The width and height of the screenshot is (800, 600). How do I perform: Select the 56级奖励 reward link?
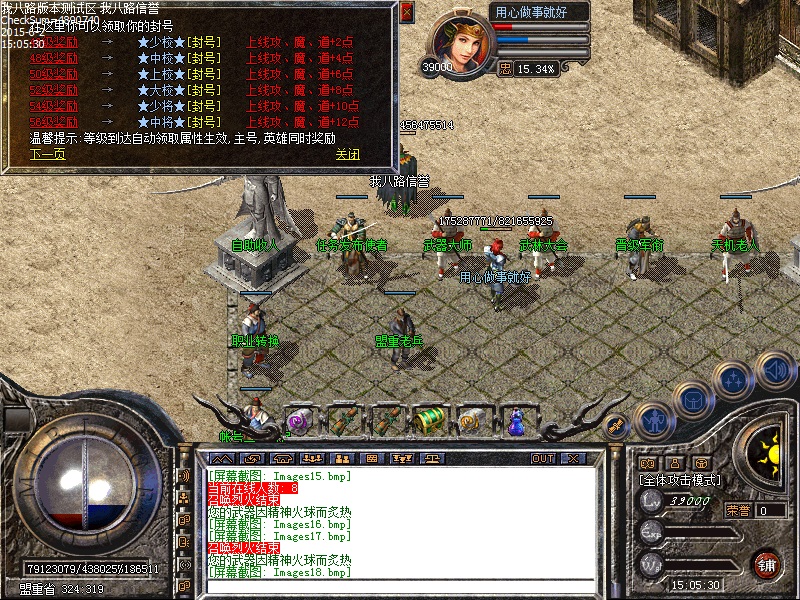coord(52,121)
